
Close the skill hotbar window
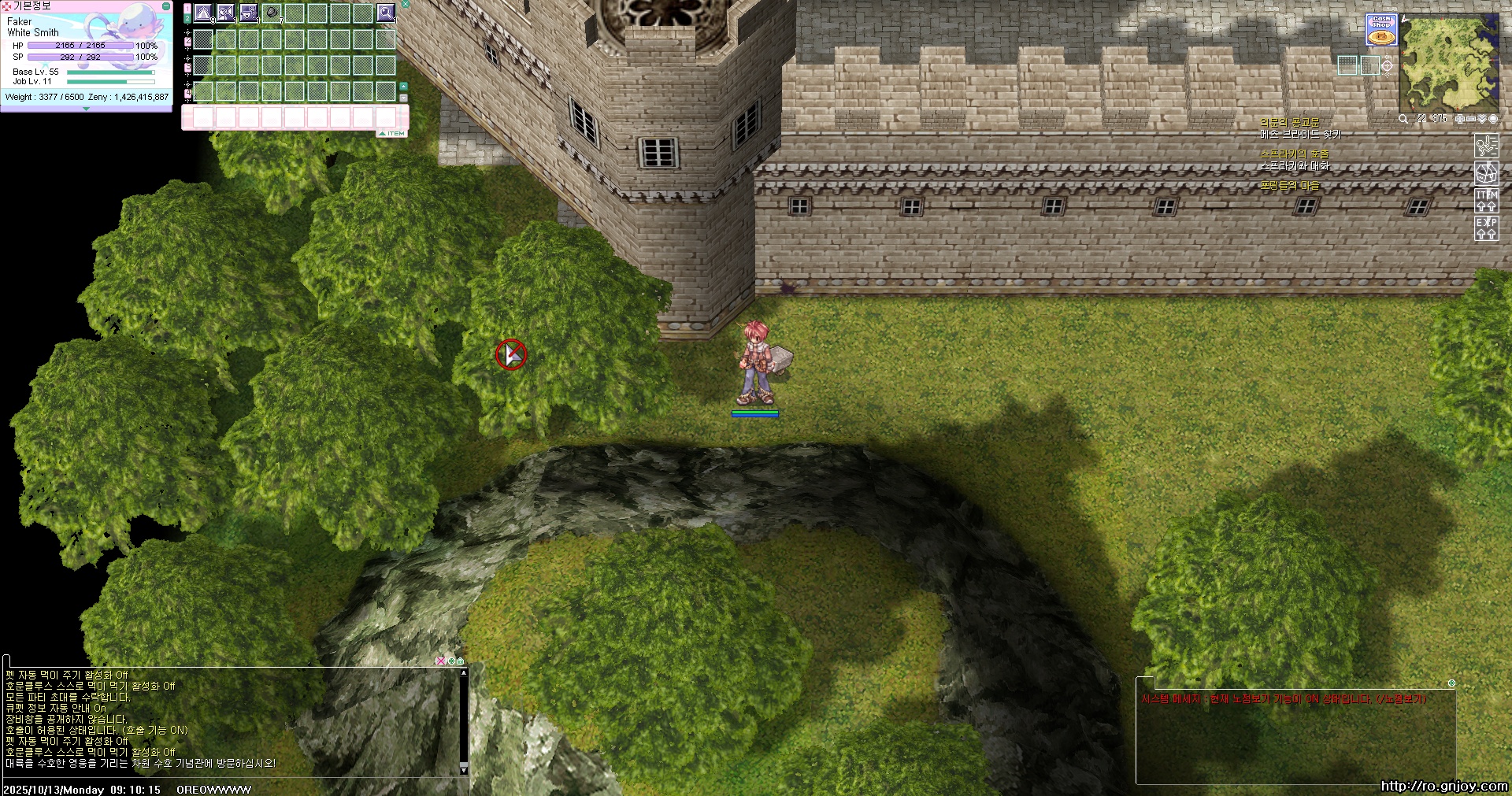[406, 4]
